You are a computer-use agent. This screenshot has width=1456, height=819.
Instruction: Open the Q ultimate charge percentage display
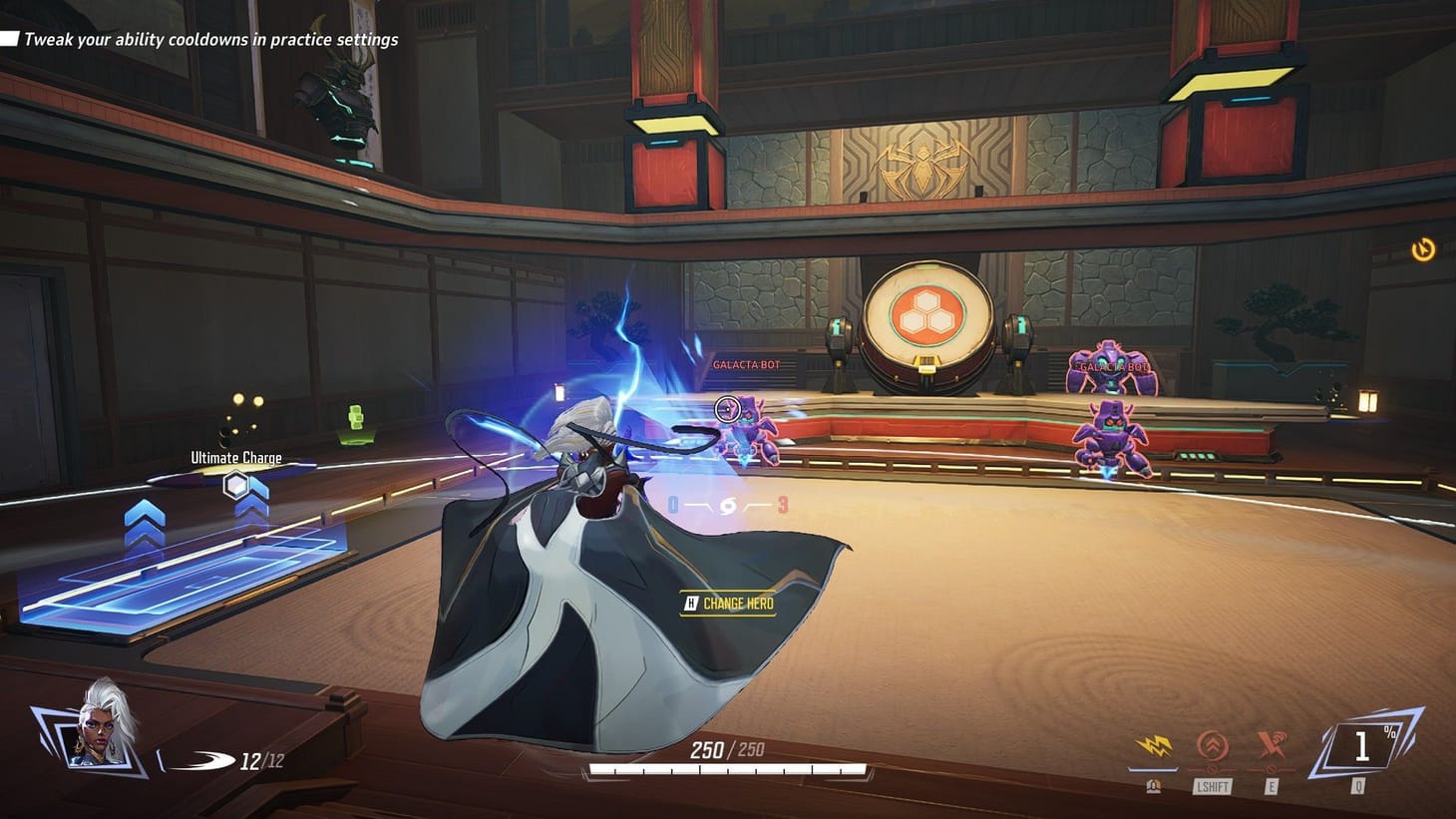tap(1363, 745)
